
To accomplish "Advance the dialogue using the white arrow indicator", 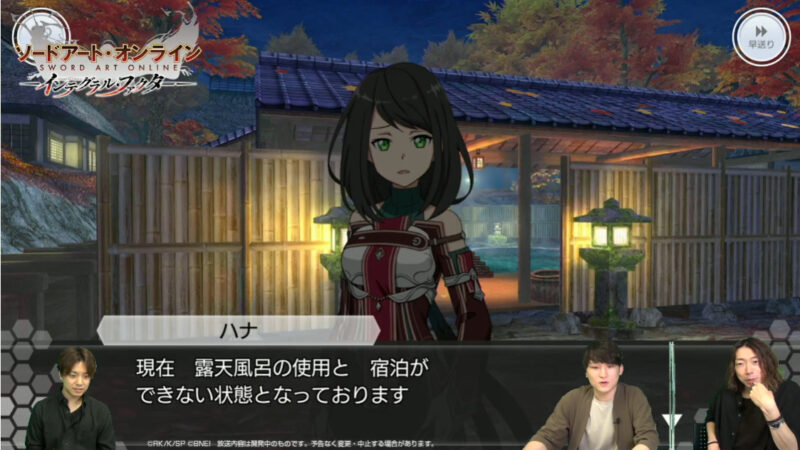I will click(673, 421).
